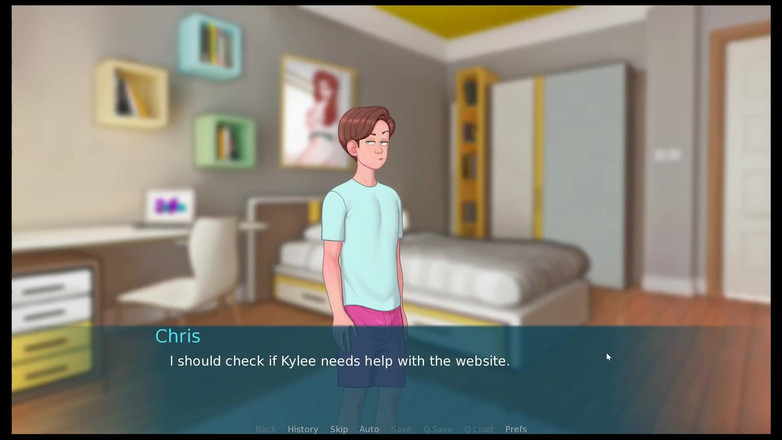Quick load with Q.Load

479,429
